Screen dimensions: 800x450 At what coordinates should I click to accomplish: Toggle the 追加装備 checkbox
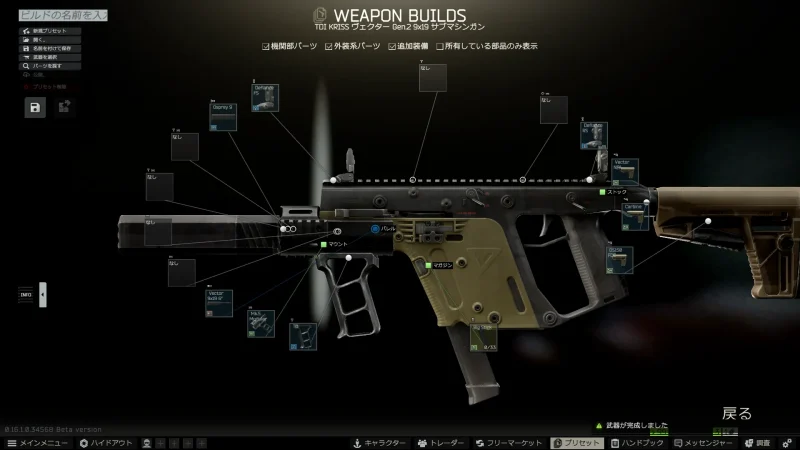(x=392, y=46)
